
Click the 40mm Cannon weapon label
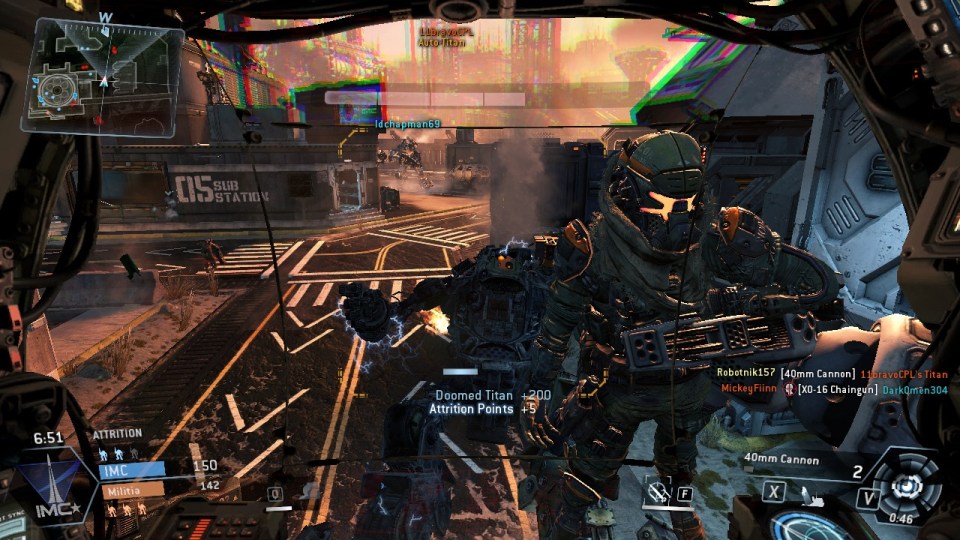point(782,460)
